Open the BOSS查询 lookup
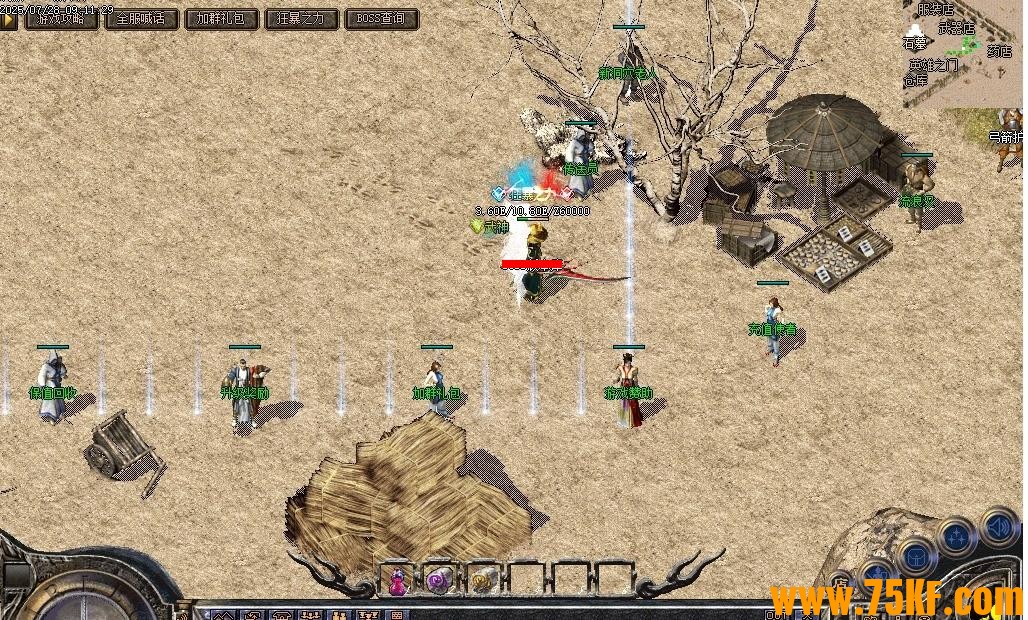 point(381,19)
